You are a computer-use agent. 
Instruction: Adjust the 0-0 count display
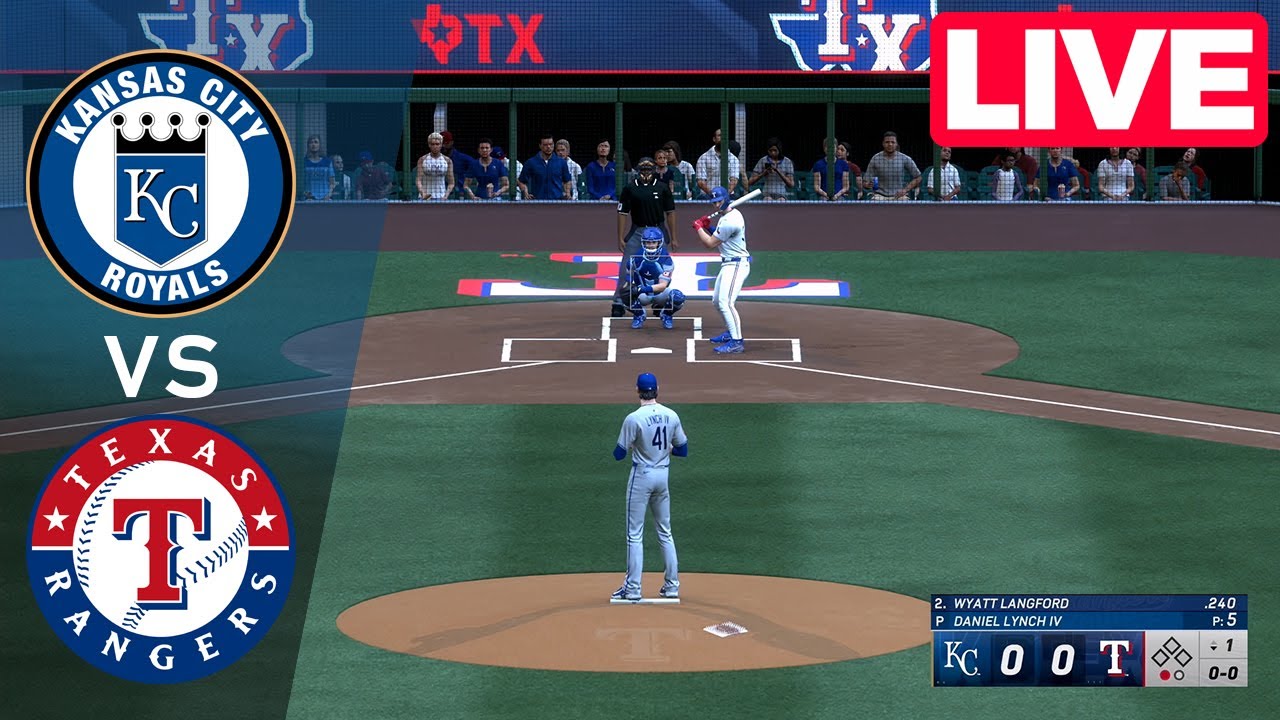(x=1225, y=674)
